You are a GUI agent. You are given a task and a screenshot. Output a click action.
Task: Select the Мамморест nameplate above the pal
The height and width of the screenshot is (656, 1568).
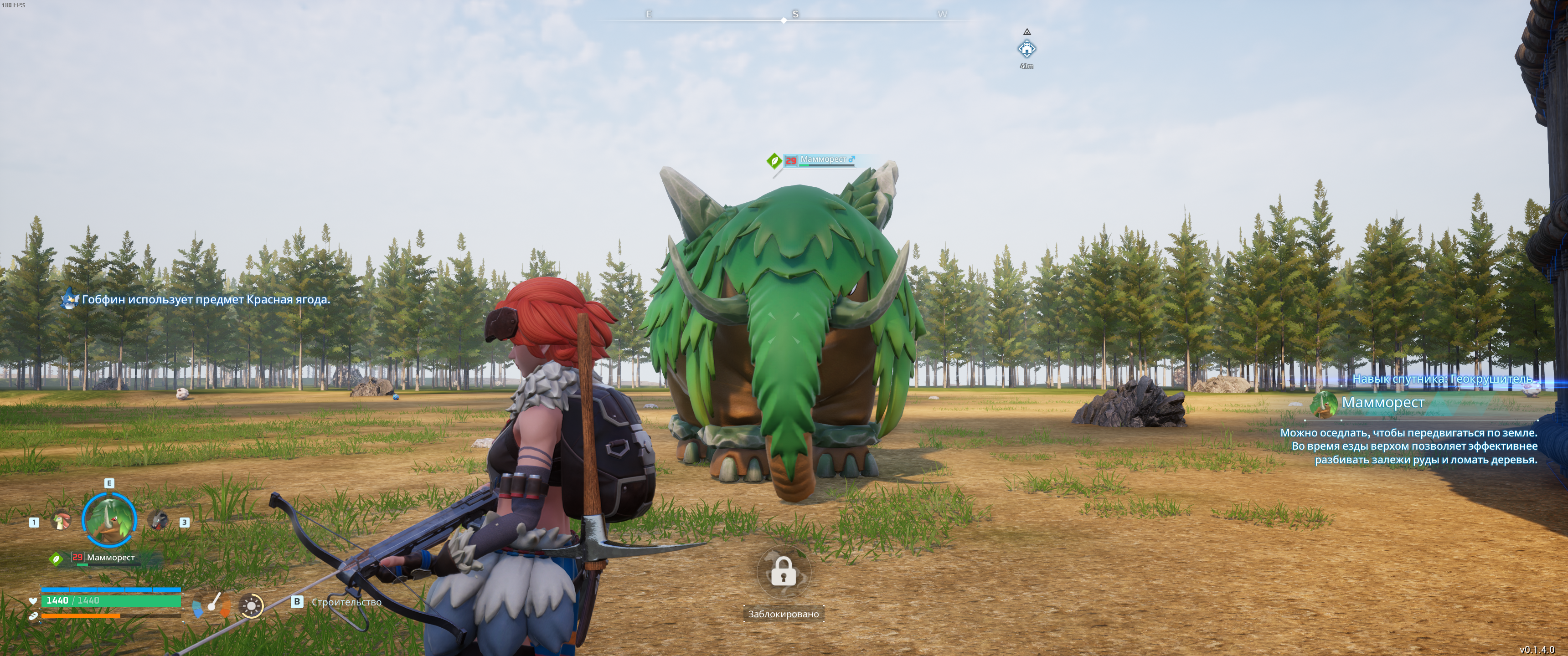click(822, 160)
